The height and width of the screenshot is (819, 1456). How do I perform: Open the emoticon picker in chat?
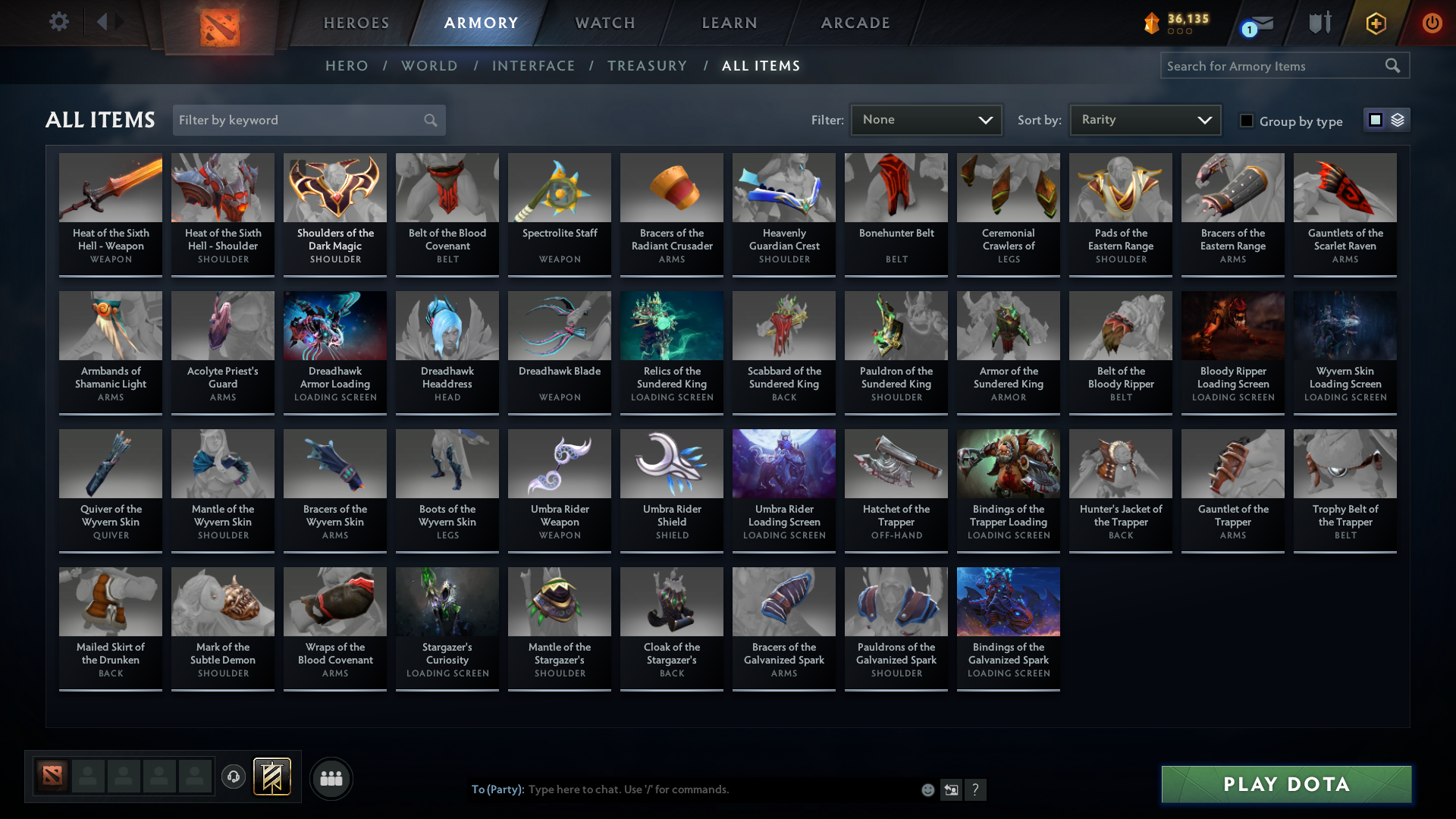tap(927, 789)
